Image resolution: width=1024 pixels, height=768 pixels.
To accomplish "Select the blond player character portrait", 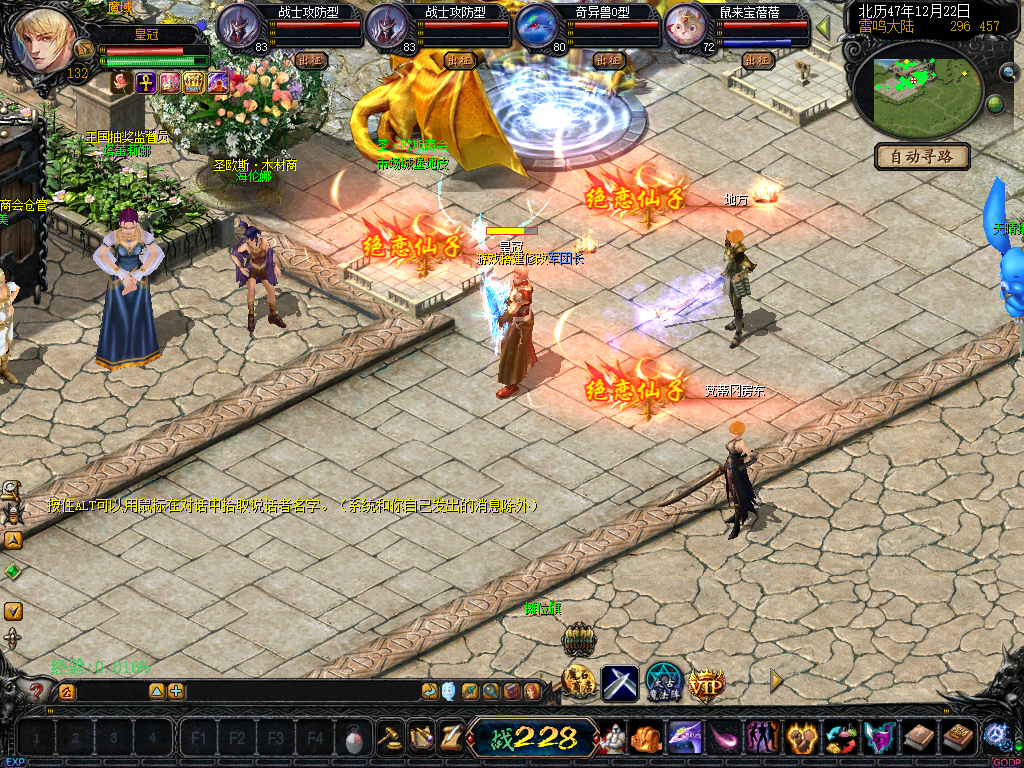I will pyautogui.click(x=44, y=40).
